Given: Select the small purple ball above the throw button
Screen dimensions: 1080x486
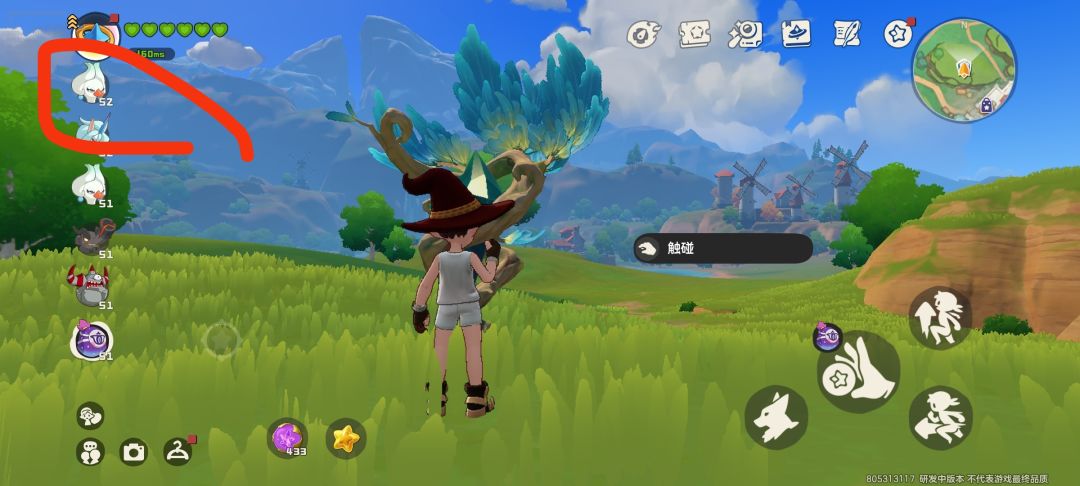Looking at the screenshot, I should 827,337.
